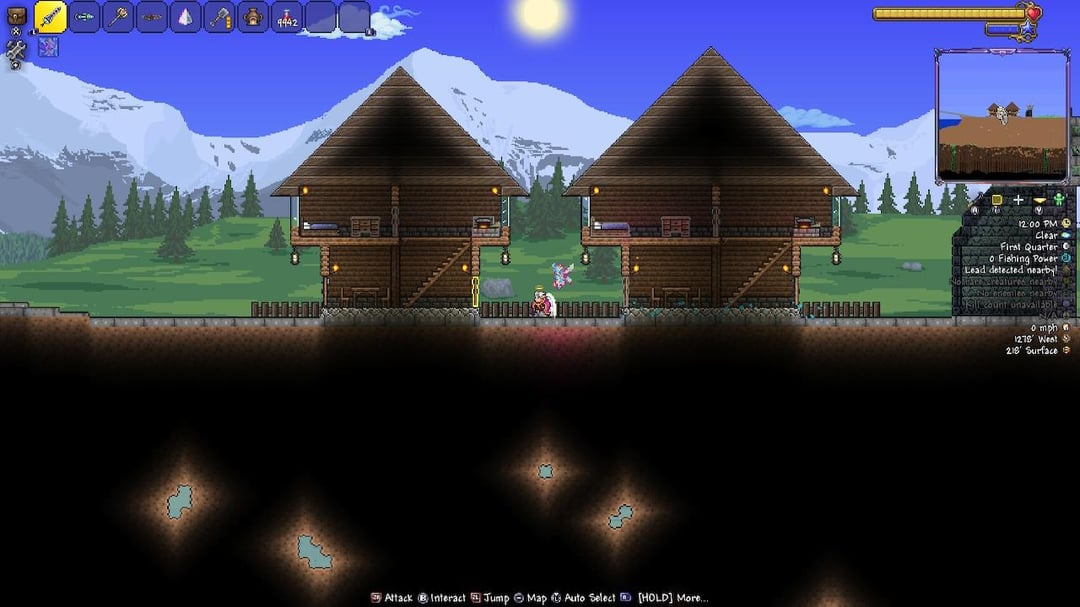Select the clay furnace hotbar slot
1080x607 pixels.
[254, 17]
